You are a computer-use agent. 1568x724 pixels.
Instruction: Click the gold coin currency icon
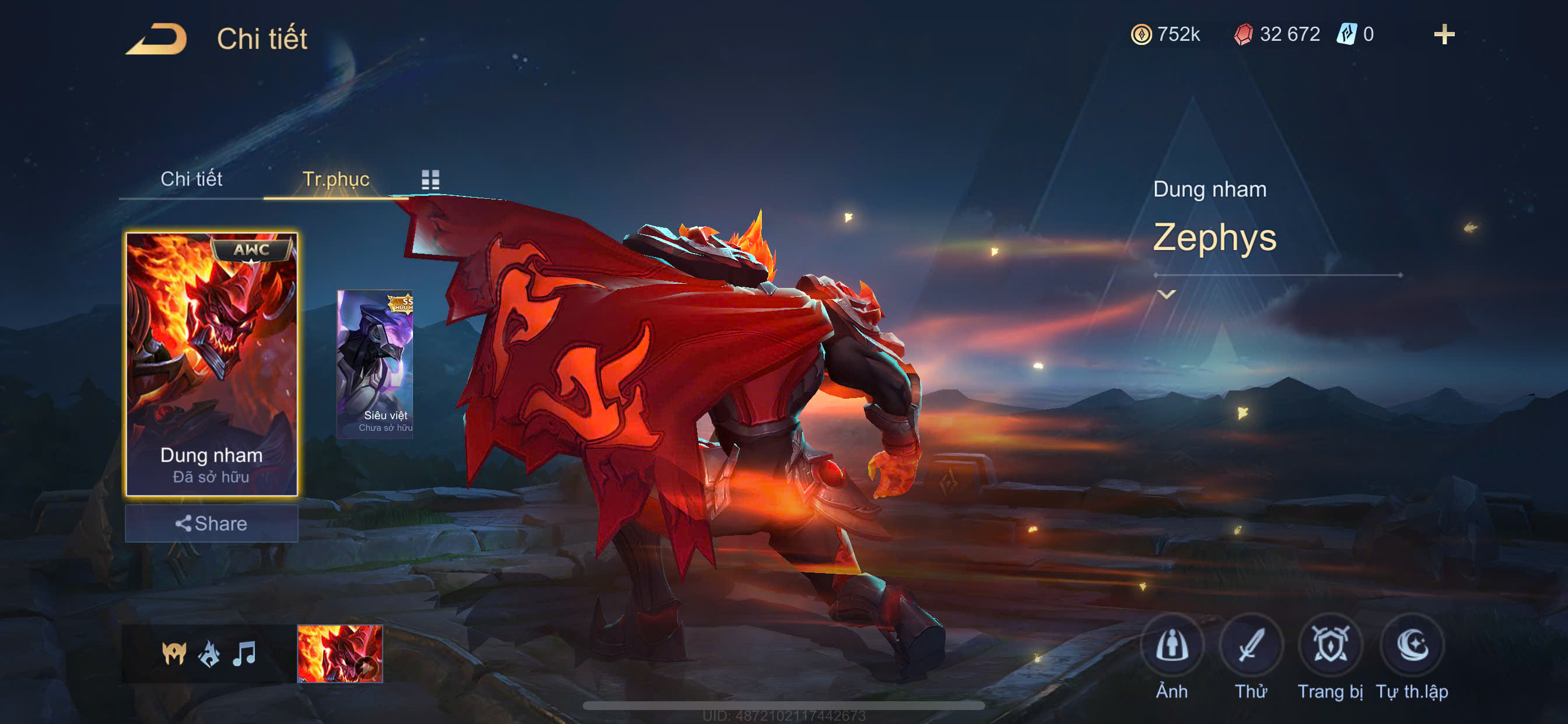1142,34
